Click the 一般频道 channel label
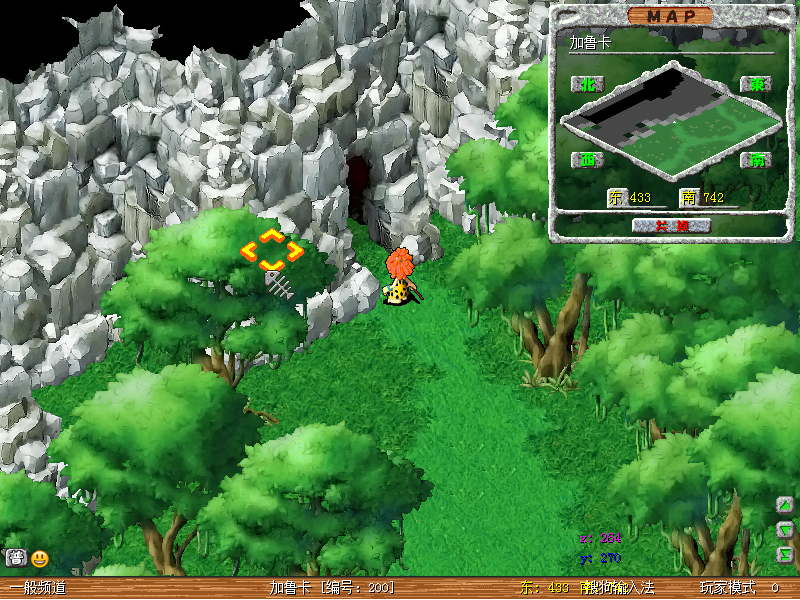 tap(38, 588)
